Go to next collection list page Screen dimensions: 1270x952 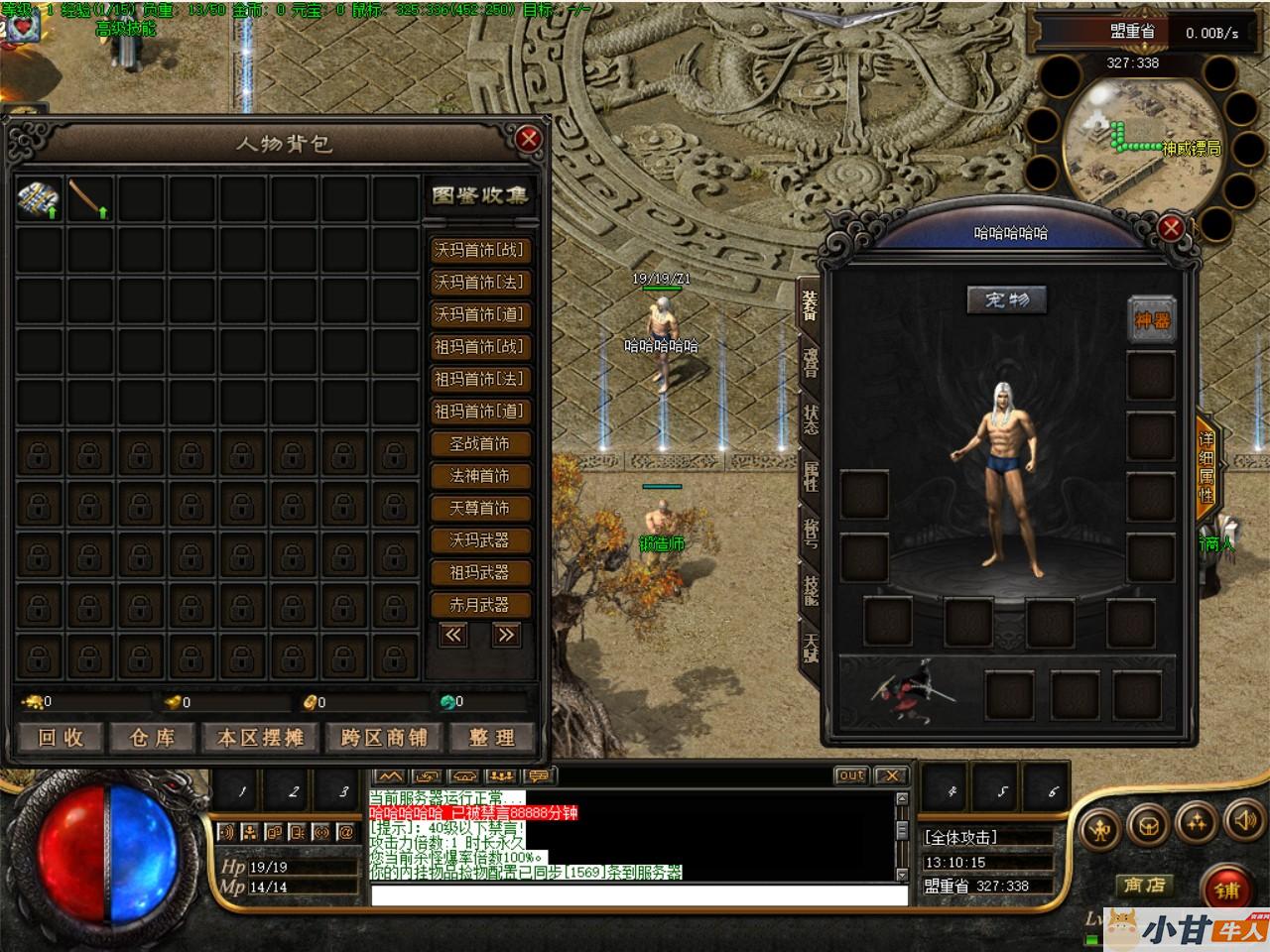(x=506, y=636)
